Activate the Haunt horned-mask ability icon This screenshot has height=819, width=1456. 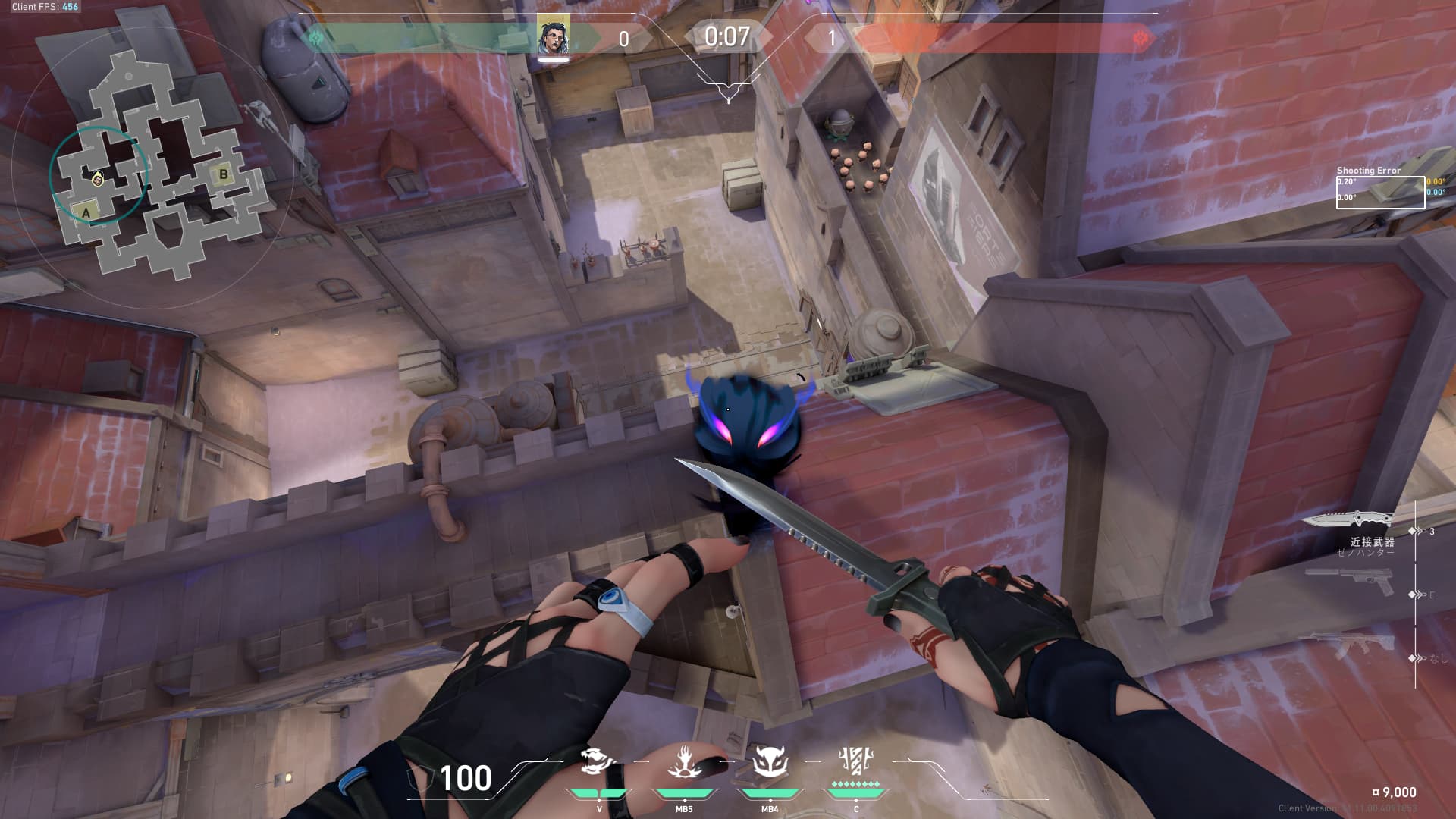tap(770, 761)
